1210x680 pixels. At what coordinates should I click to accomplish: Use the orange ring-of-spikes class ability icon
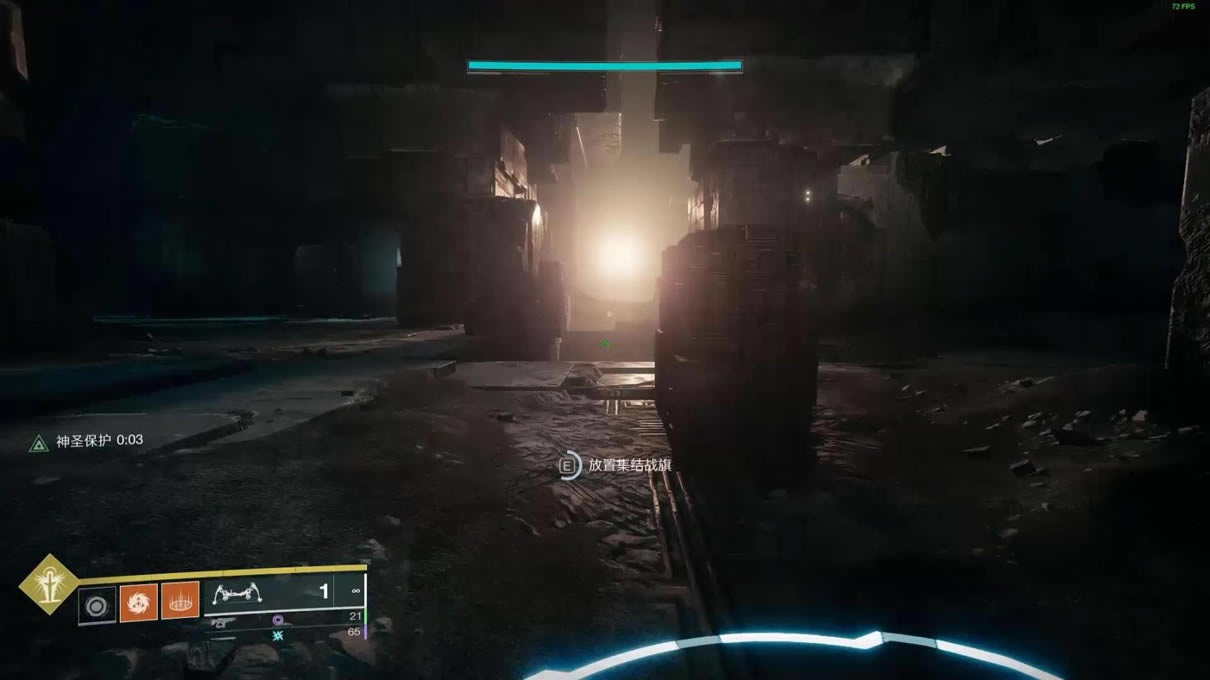(180, 603)
